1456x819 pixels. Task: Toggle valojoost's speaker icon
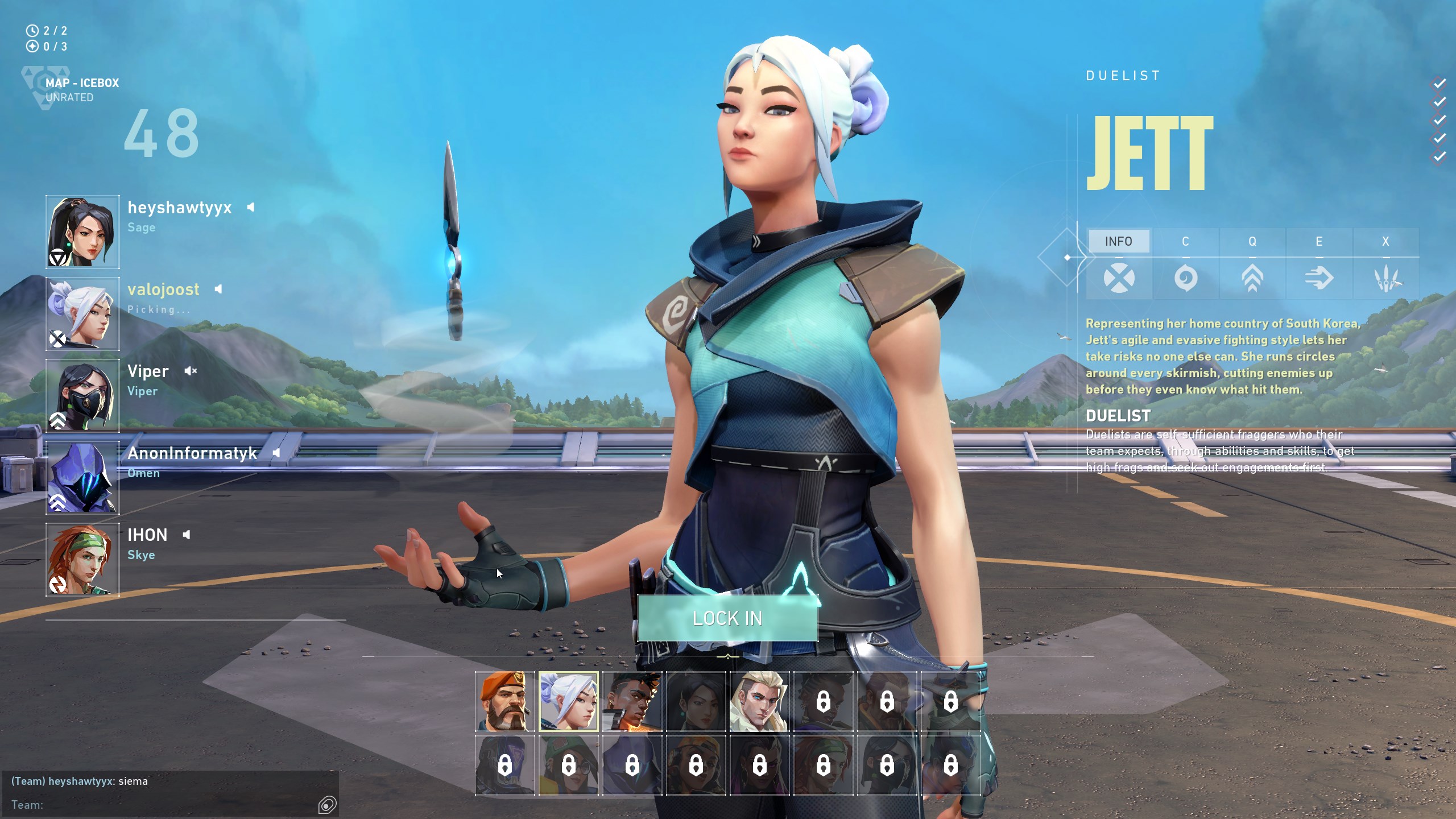[218, 289]
